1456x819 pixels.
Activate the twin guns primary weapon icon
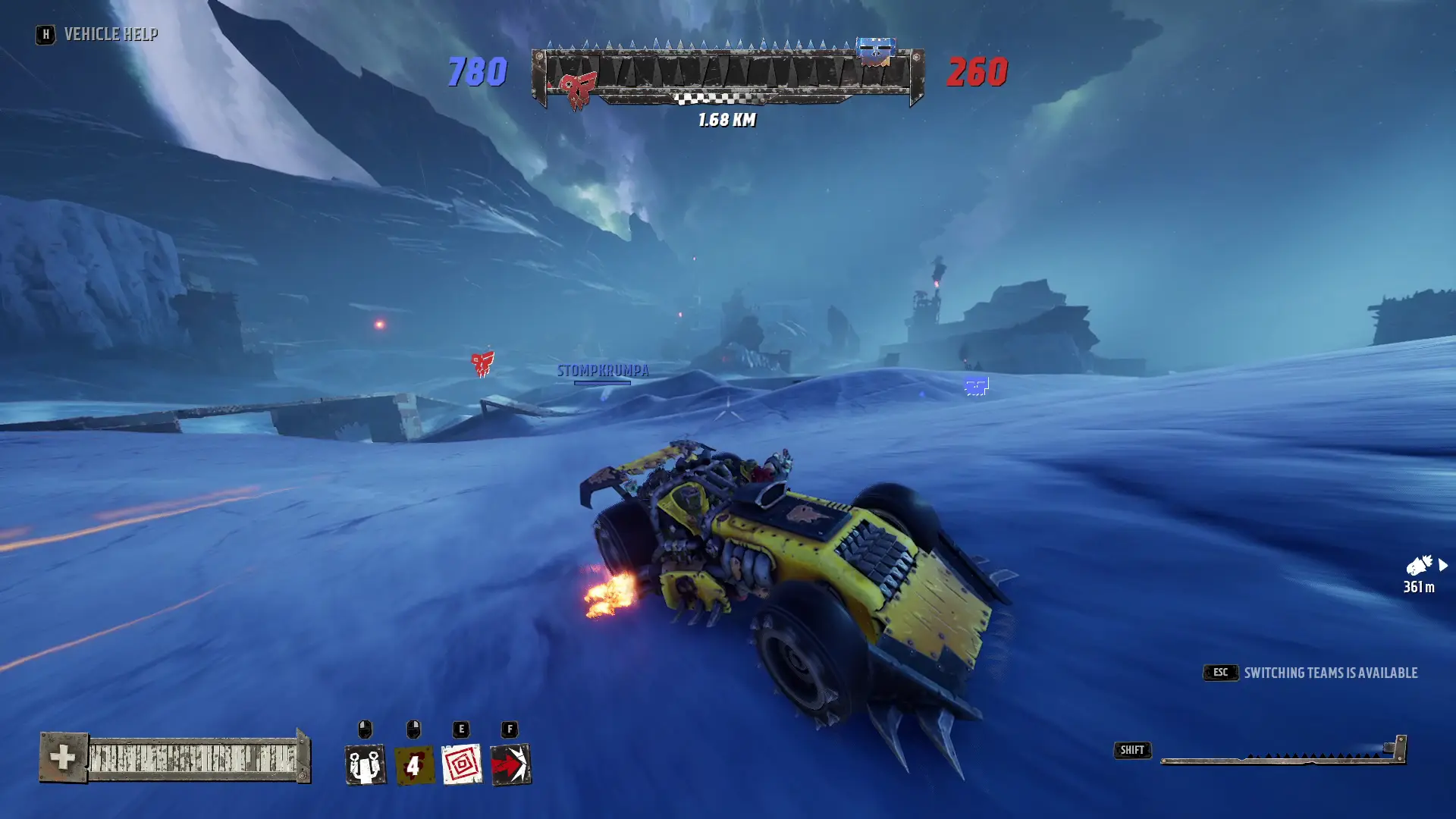(365, 764)
